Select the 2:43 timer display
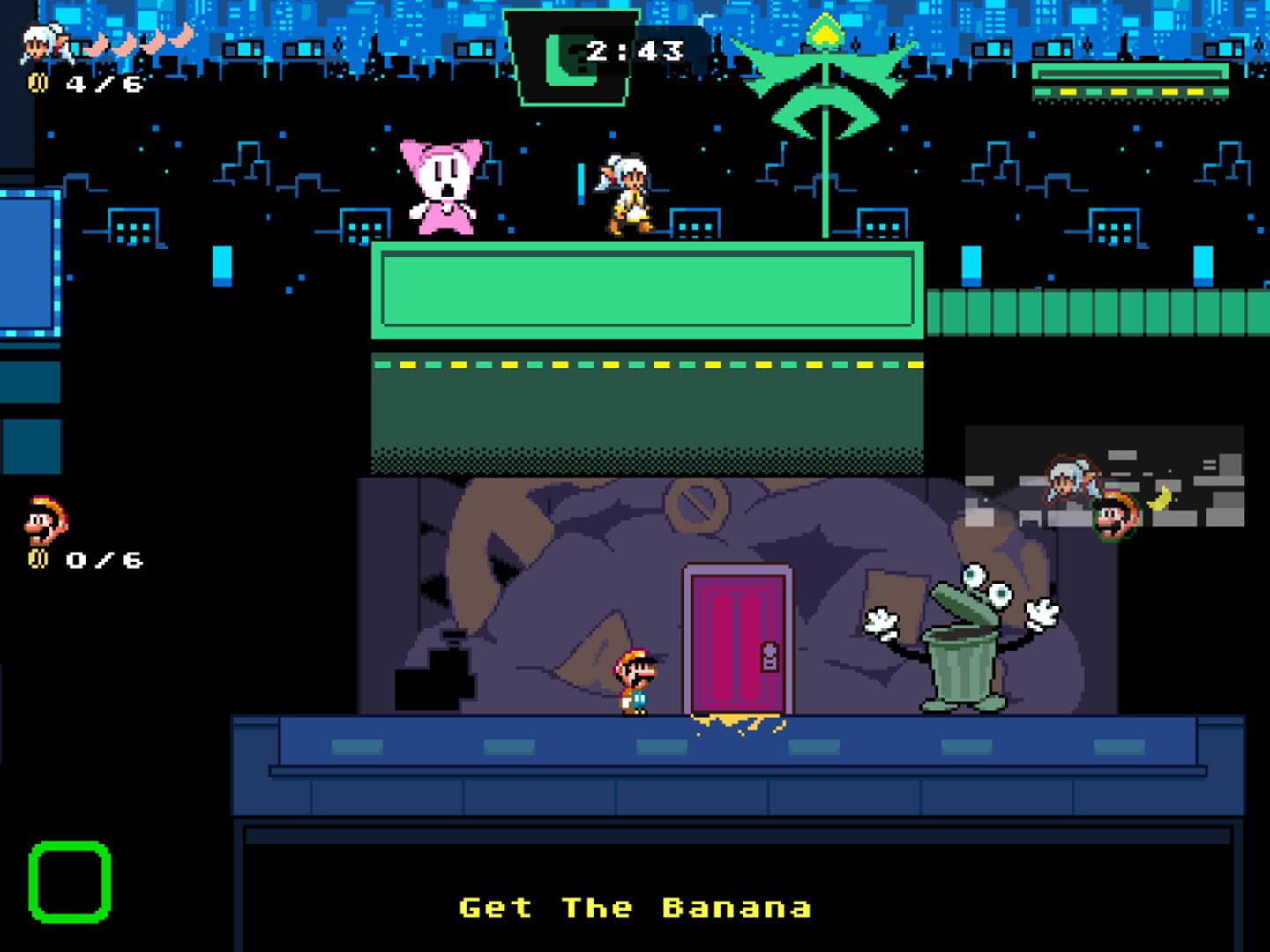Screen dimensions: 1270x952 click(x=637, y=51)
